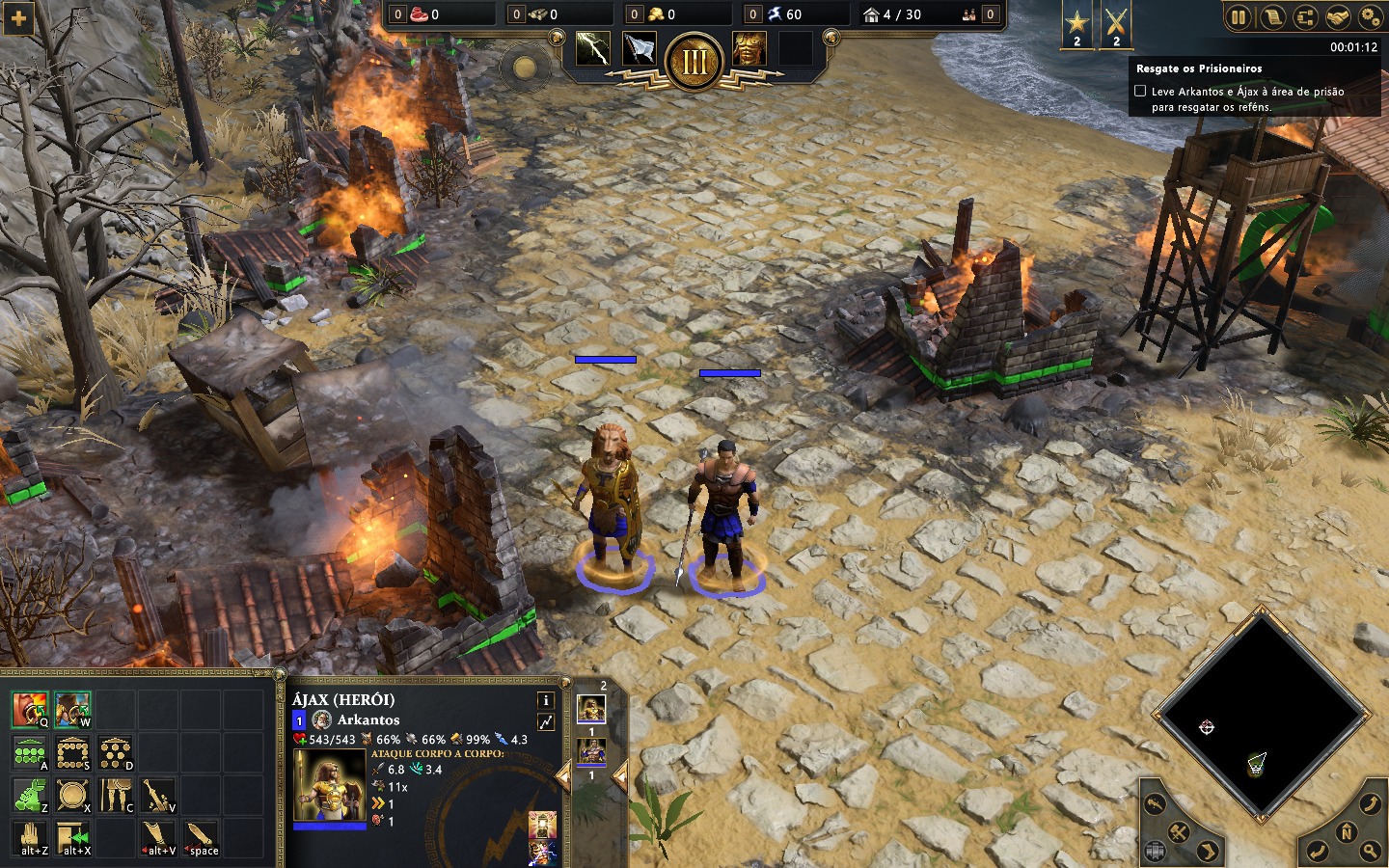The image size is (1389, 868).
Task: Select the Ajax portrait in the selection list
Action: [591, 710]
